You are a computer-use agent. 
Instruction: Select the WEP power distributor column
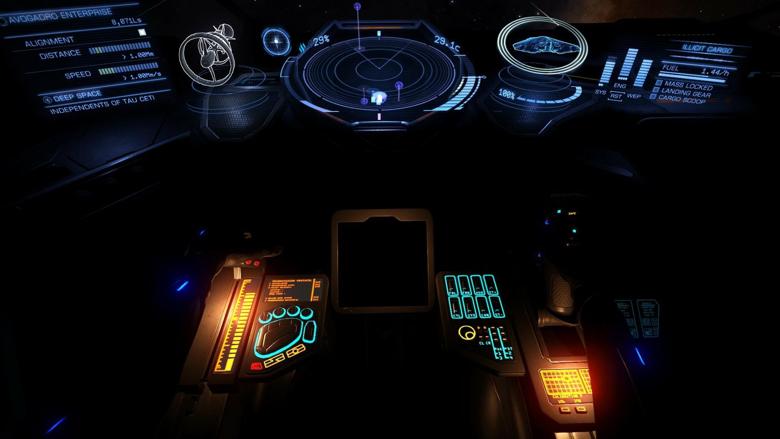[x=643, y=72]
